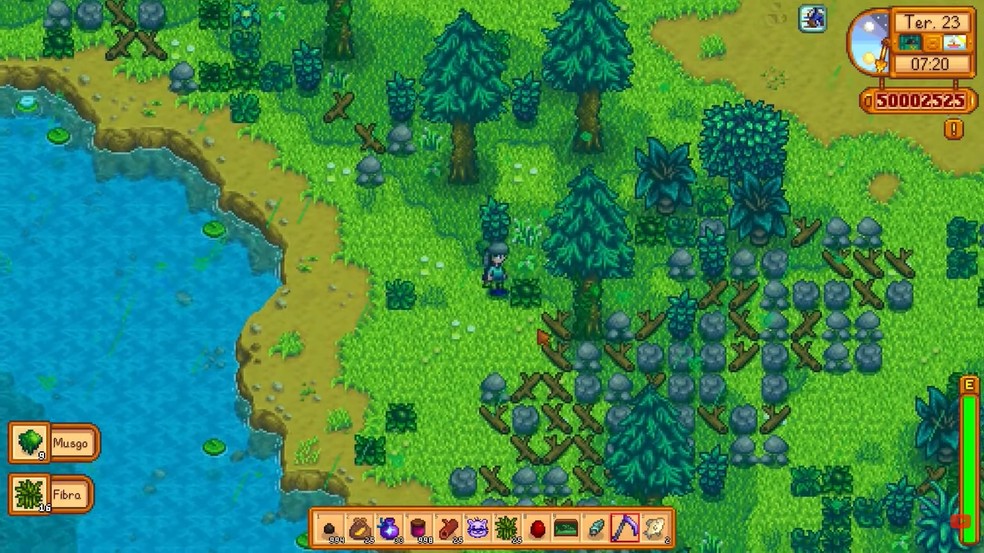Choose the green fiber hotbar slot
The image size is (984, 553).
tap(507, 528)
